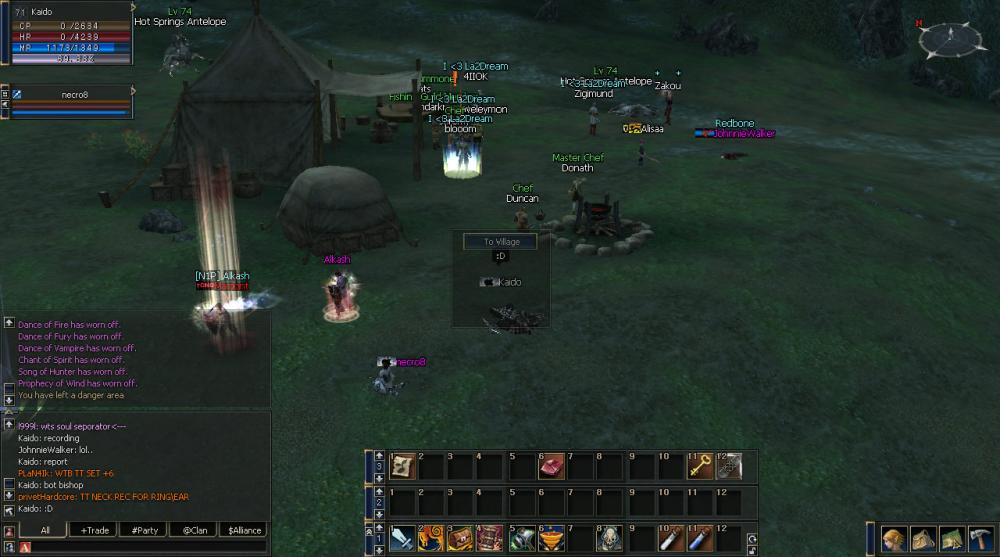Open the hammer system menu icon
The height and width of the screenshot is (557, 1000).
click(981, 540)
